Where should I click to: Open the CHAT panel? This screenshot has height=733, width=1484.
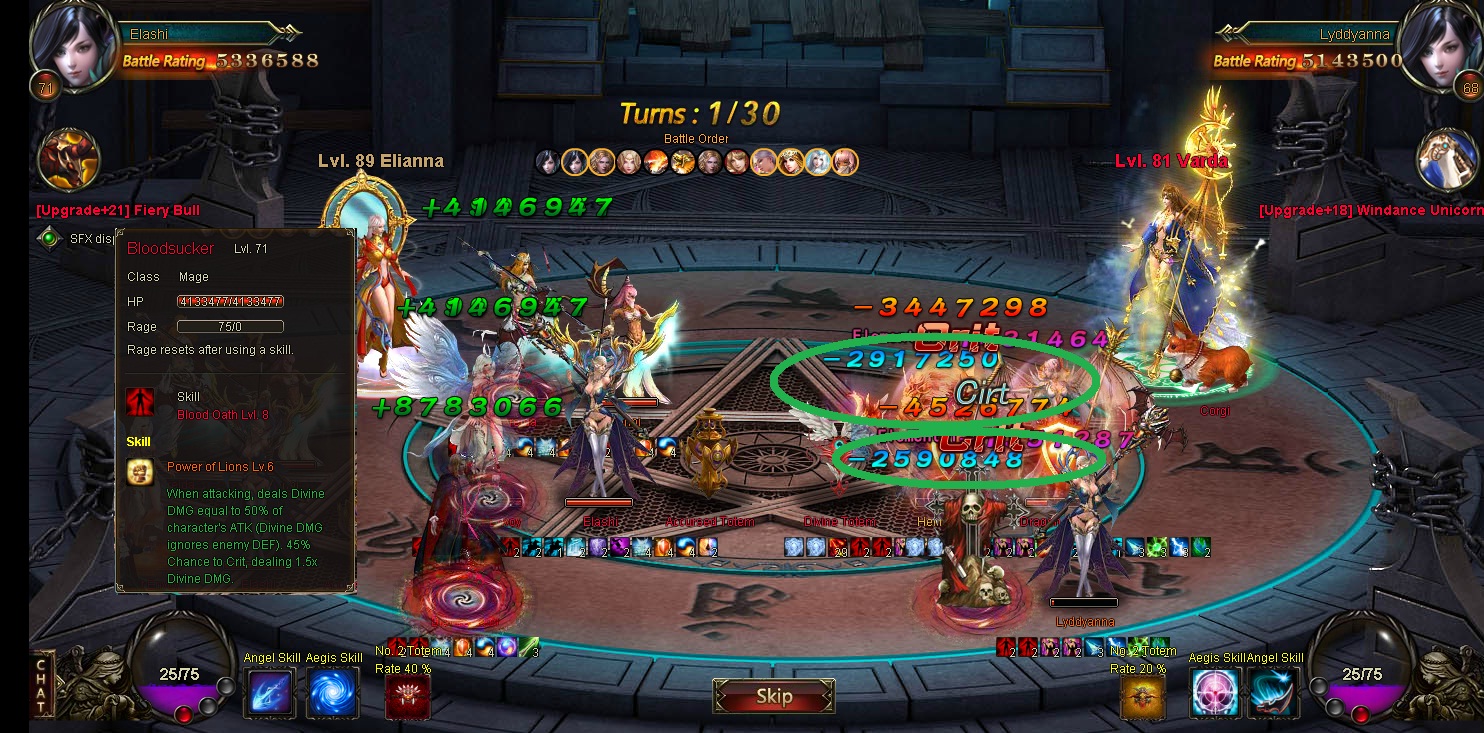point(42,685)
